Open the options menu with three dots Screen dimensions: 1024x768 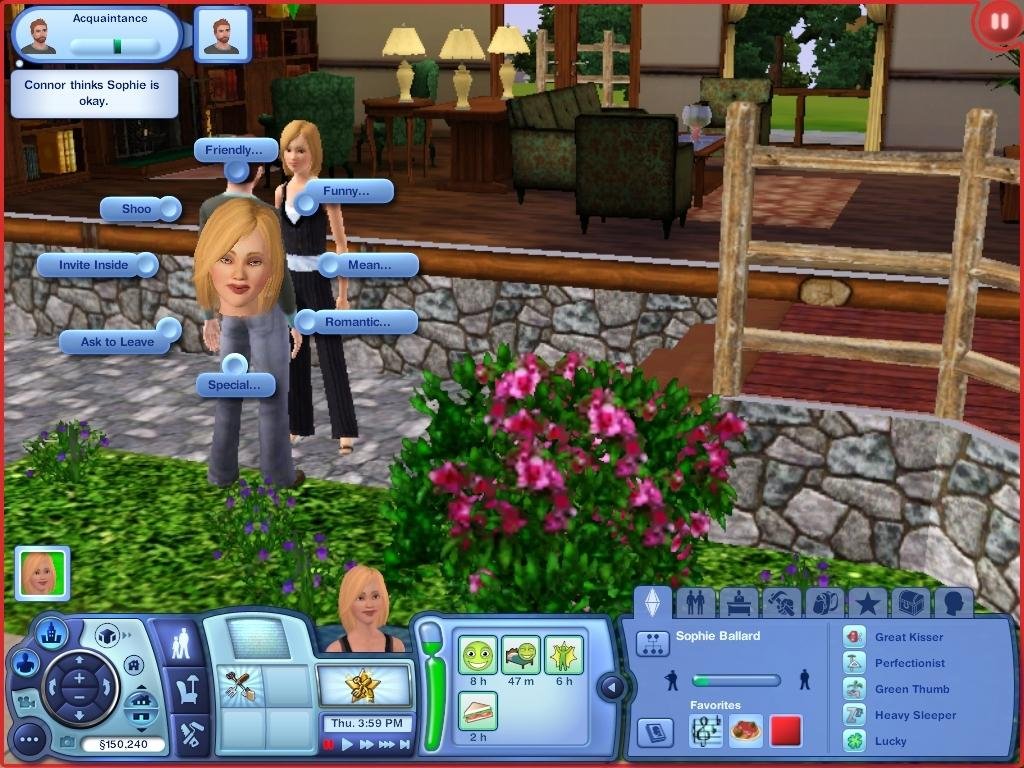pyautogui.click(x=30, y=741)
